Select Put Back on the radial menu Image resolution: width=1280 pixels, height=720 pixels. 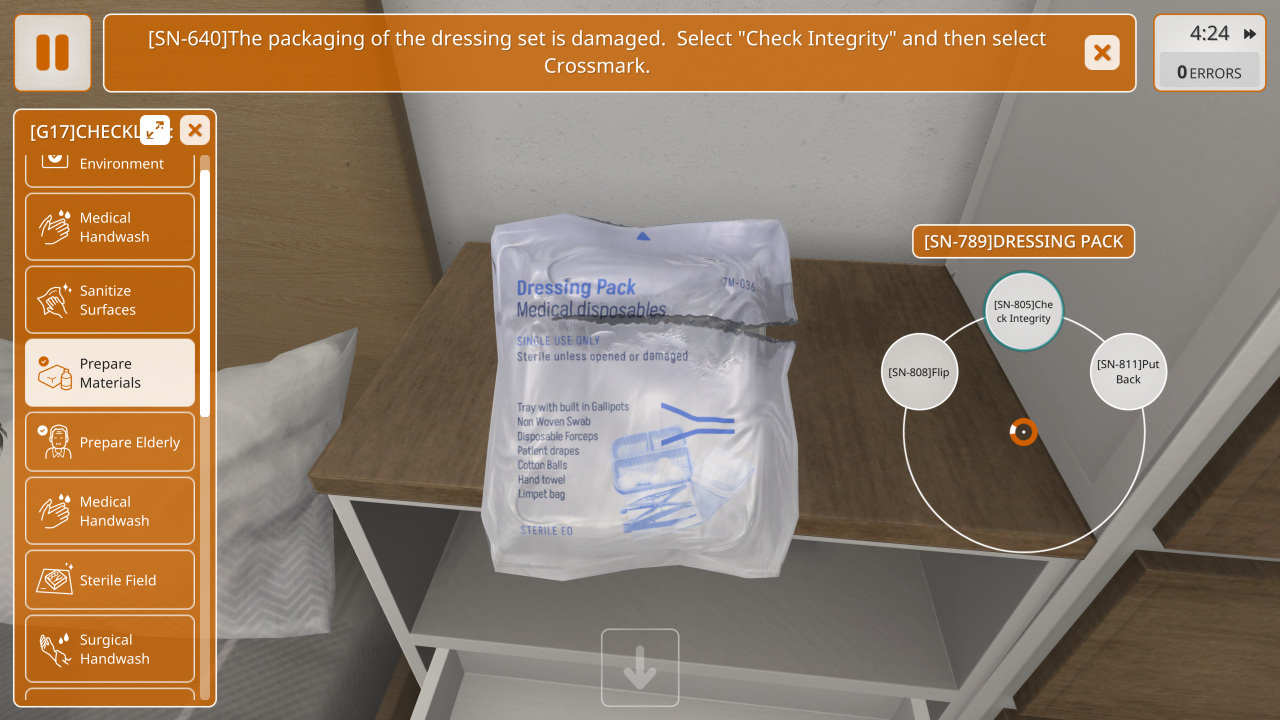point(1128,371)
